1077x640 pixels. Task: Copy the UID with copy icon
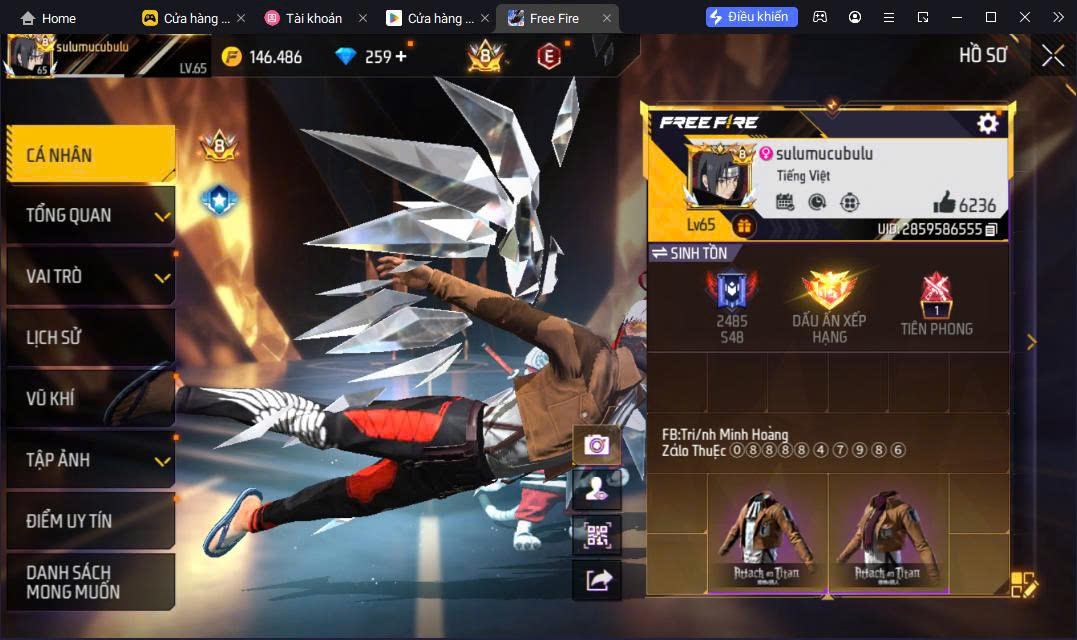point(991,230)
